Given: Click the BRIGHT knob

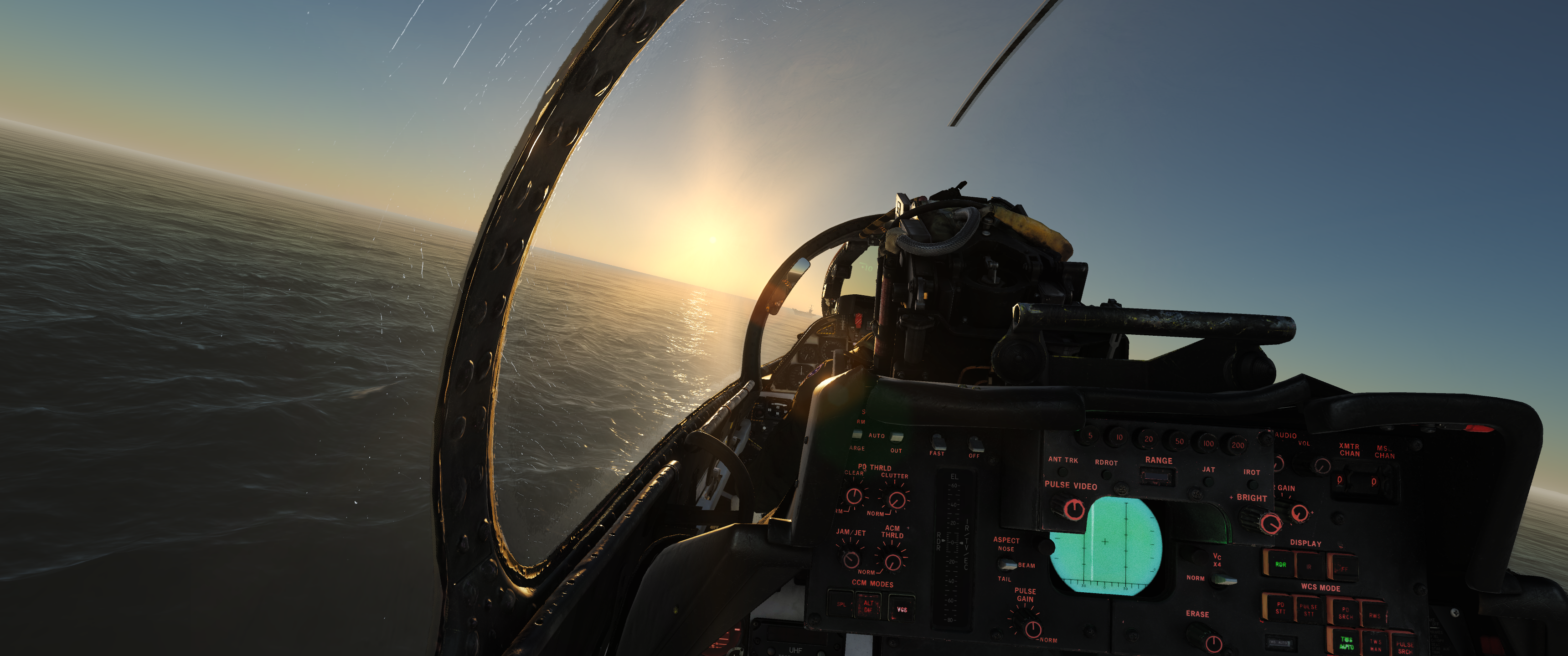Looking at the screenshot, I should 1270,523.
